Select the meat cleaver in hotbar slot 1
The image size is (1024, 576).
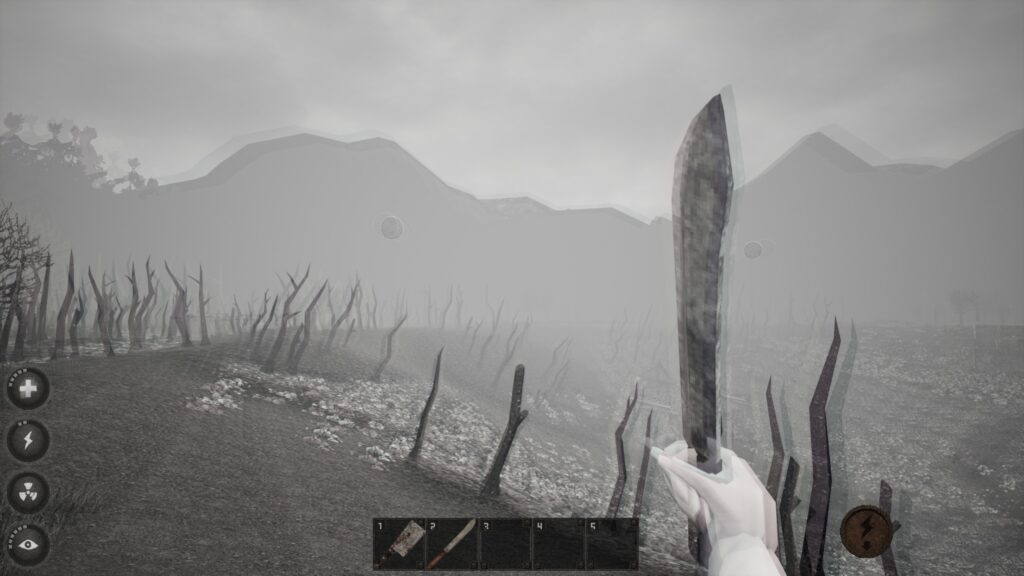(x=400, y=544)
